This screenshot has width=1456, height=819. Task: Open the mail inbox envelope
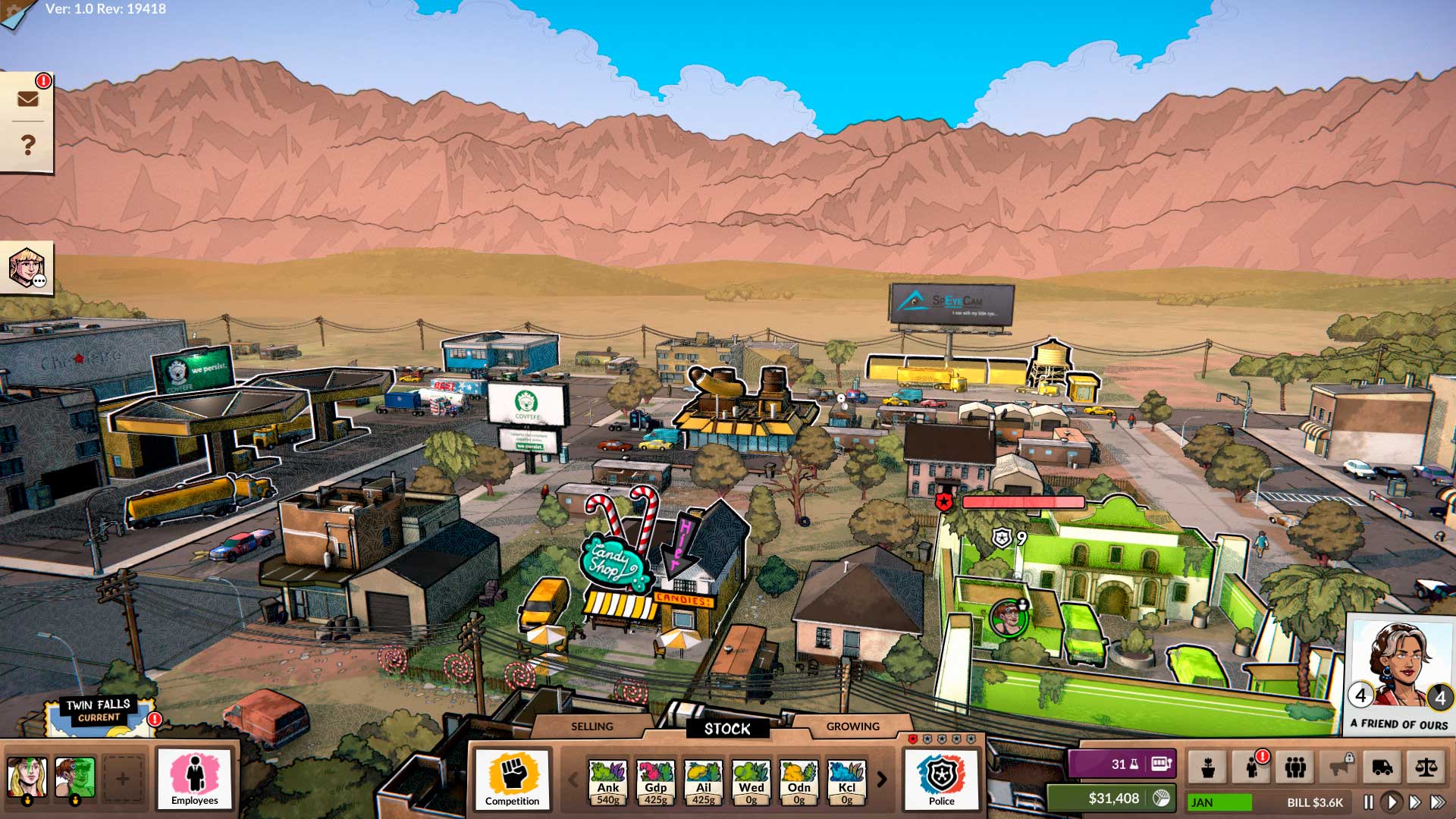tap(27, 99)
